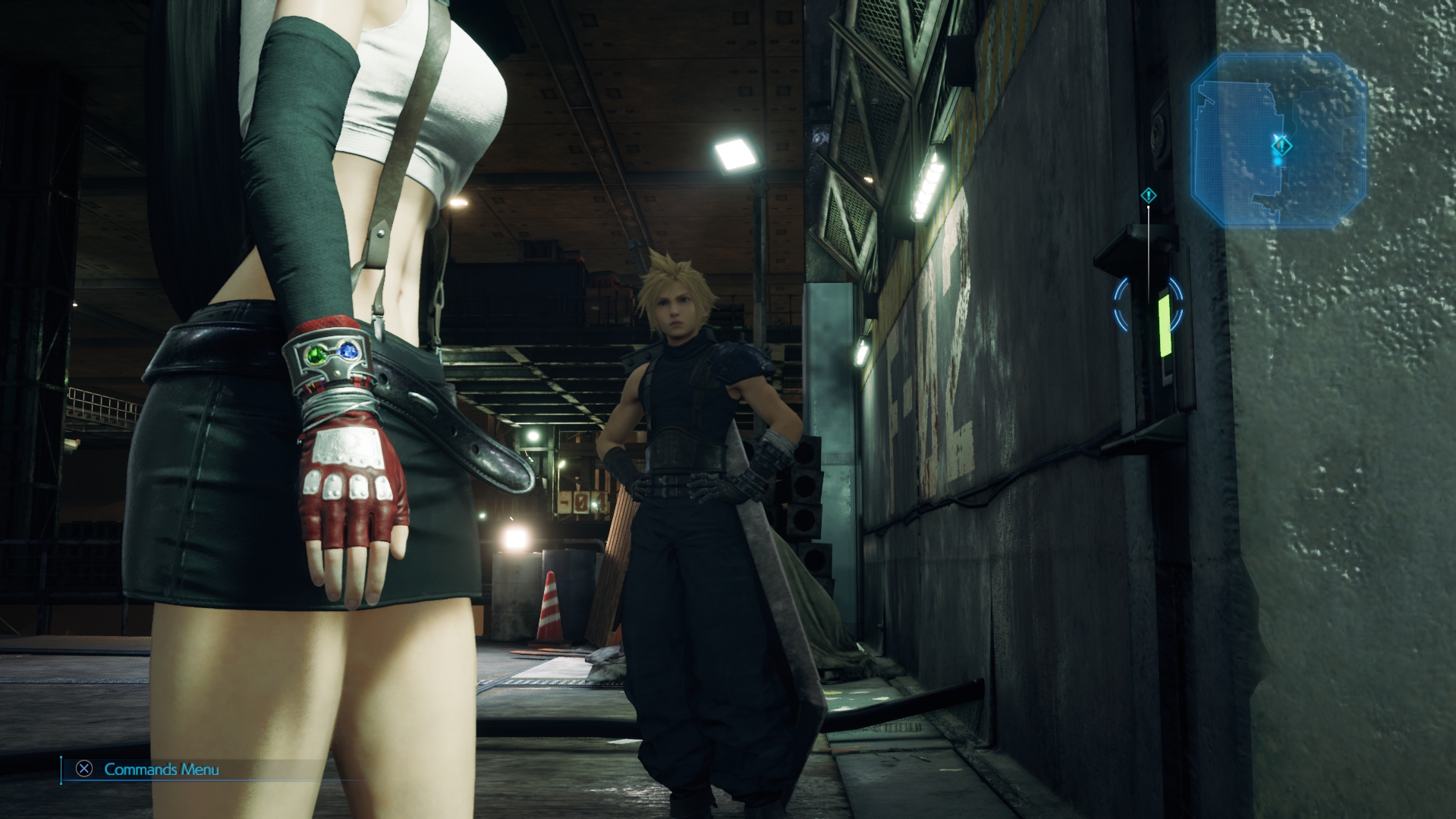Open the Commands Menu

pyautogui.click(x=148, y=770)
